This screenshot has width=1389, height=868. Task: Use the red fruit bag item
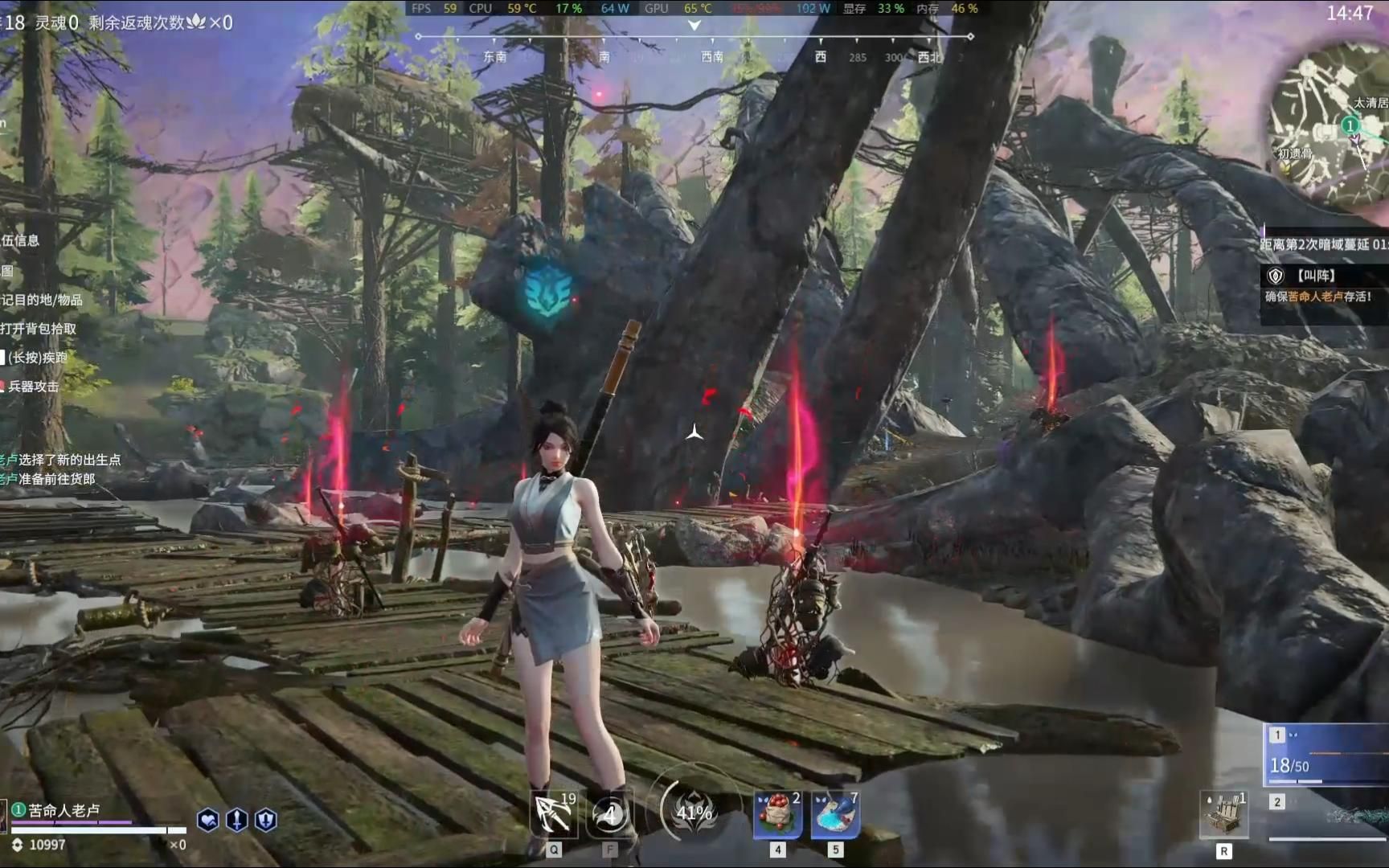pyautogui.click(x=777, y=814)
